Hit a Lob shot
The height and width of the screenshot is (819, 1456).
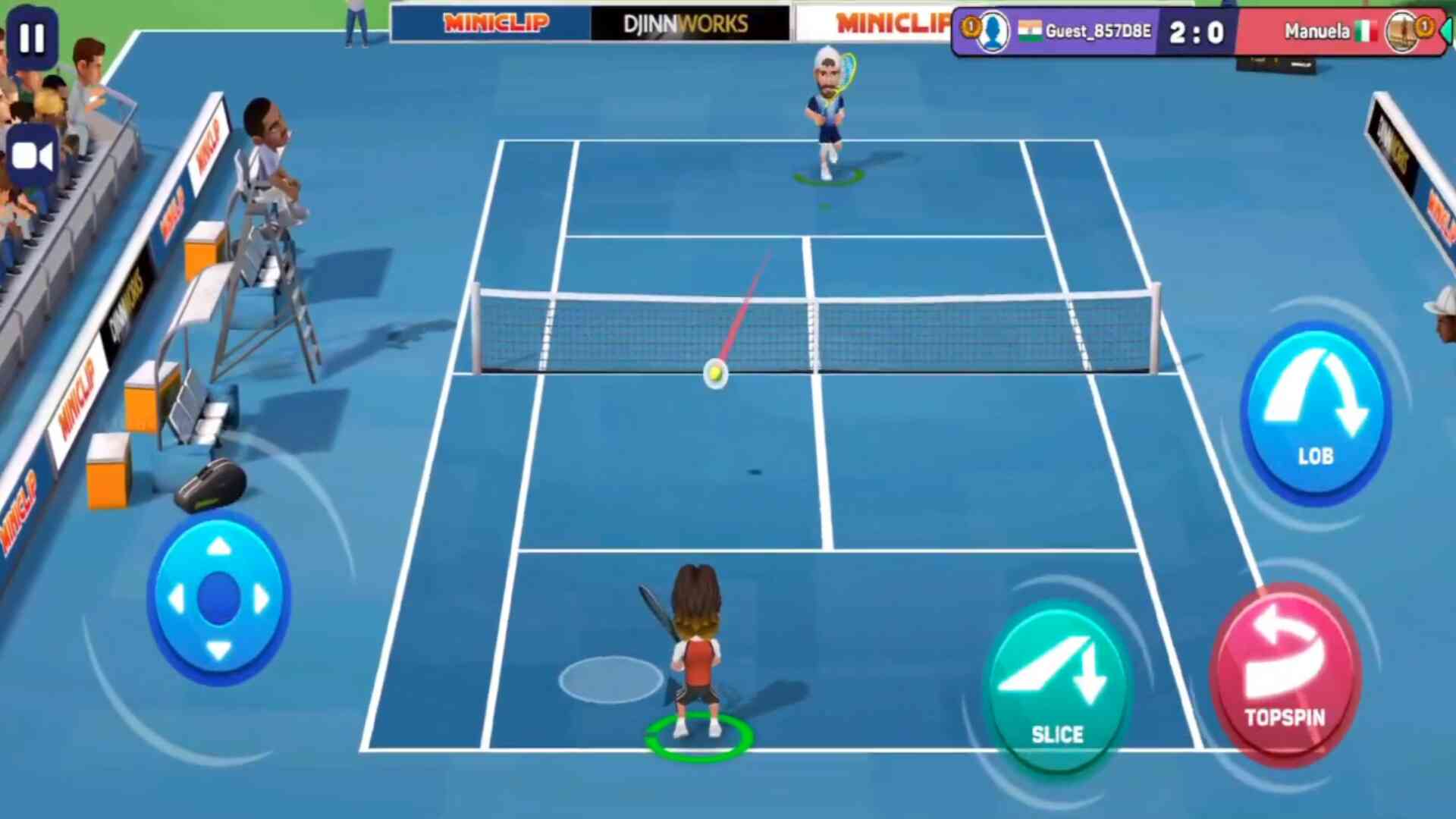(x=1316, y=413)
